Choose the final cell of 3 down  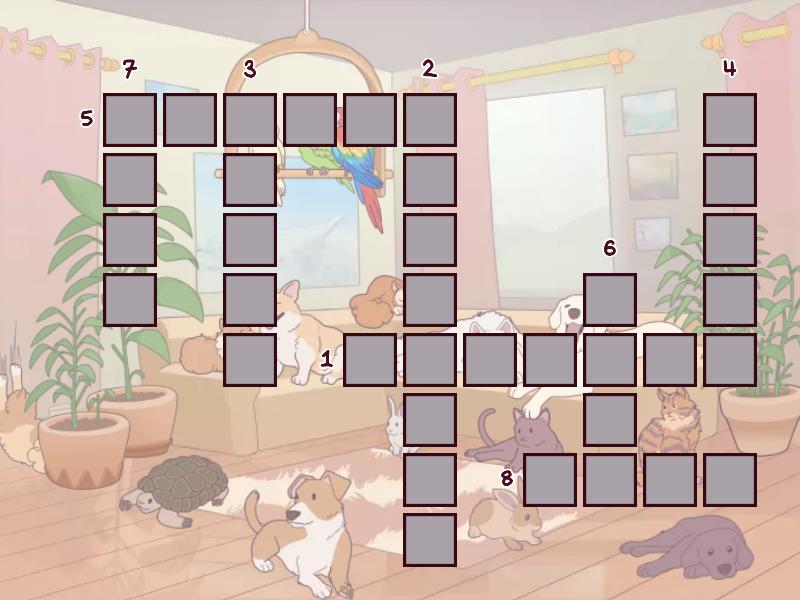tap(250, 360)
